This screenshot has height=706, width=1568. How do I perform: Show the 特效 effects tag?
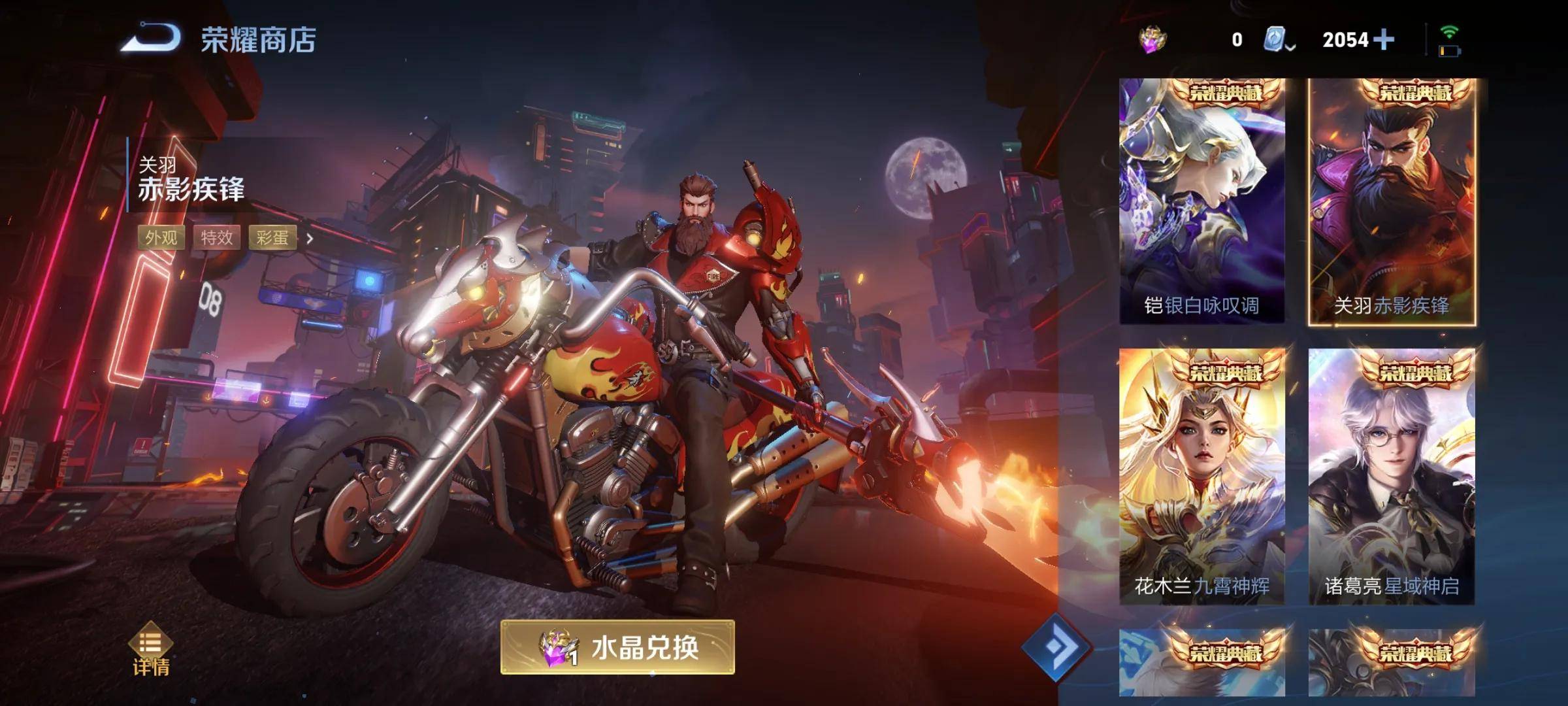coord(217,238)
